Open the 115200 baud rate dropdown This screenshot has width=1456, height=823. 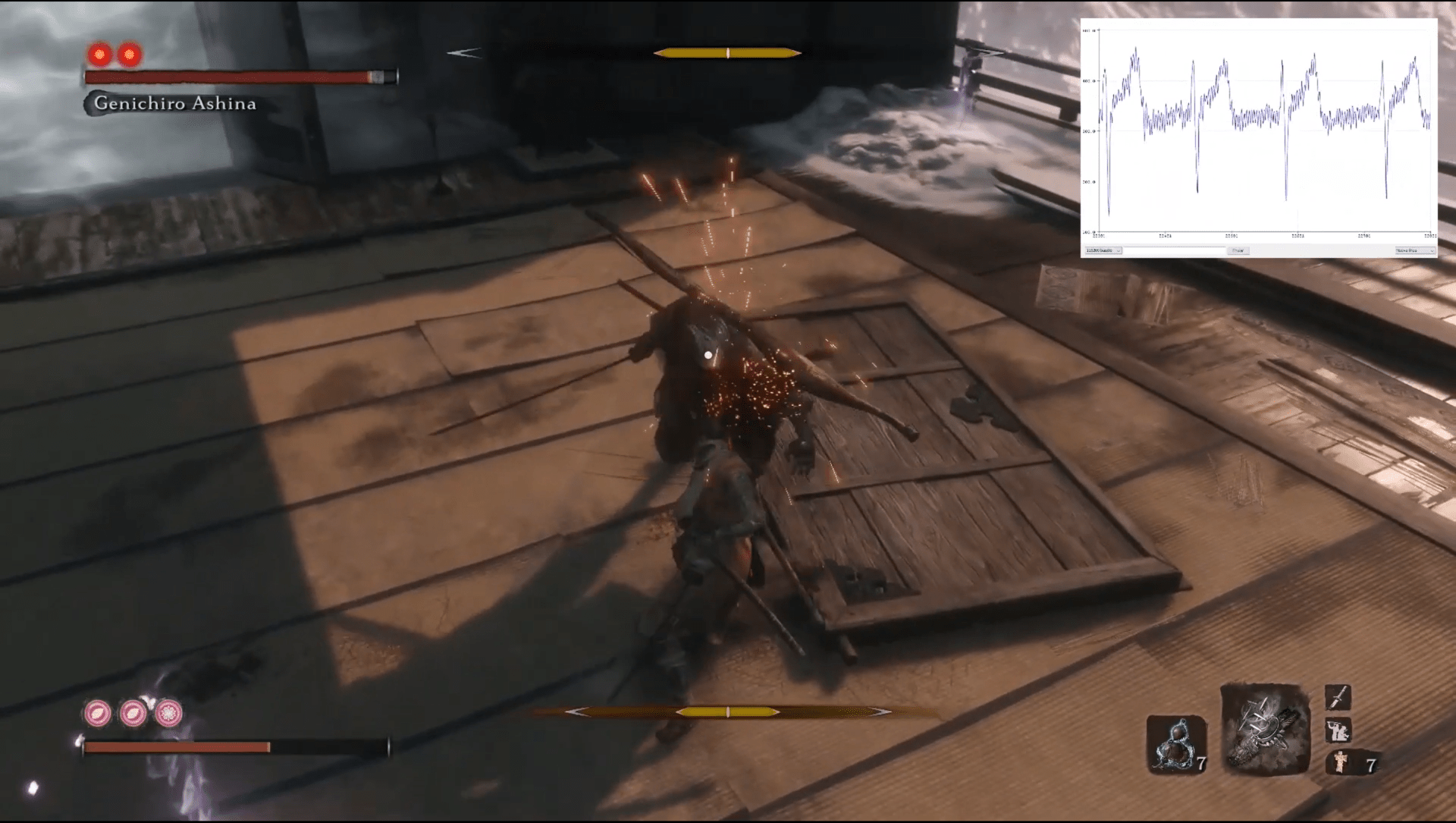coord(1103,250)
